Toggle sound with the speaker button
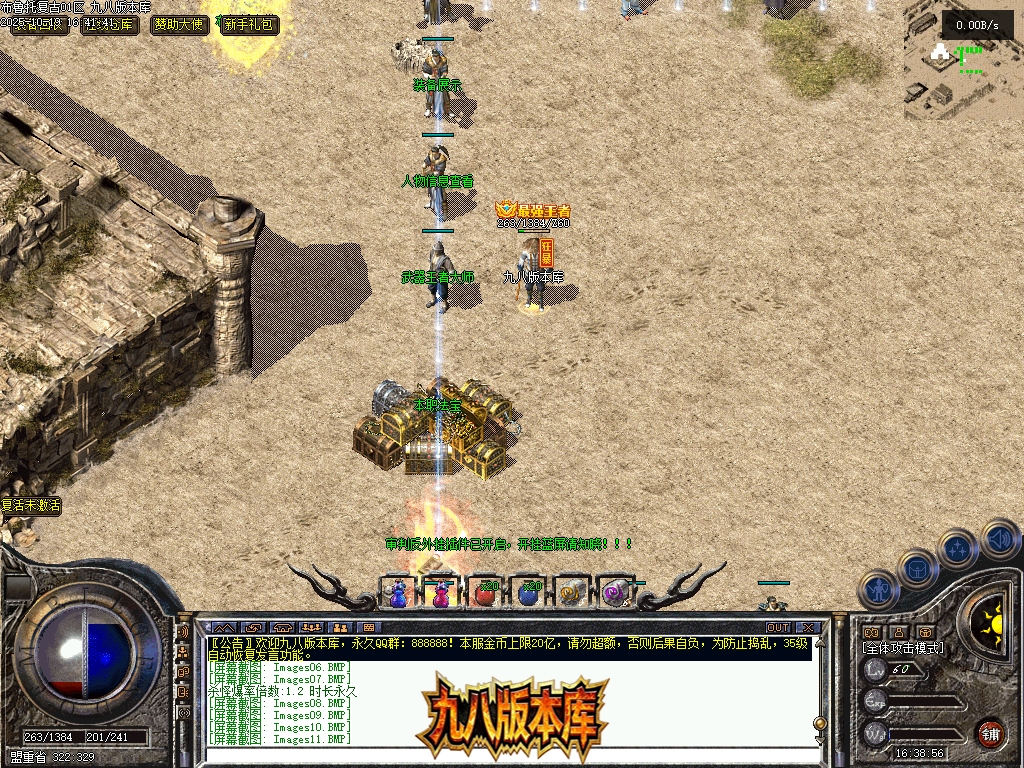Image resolution: width=1024 pixels, height=768 pixels. 999,538
